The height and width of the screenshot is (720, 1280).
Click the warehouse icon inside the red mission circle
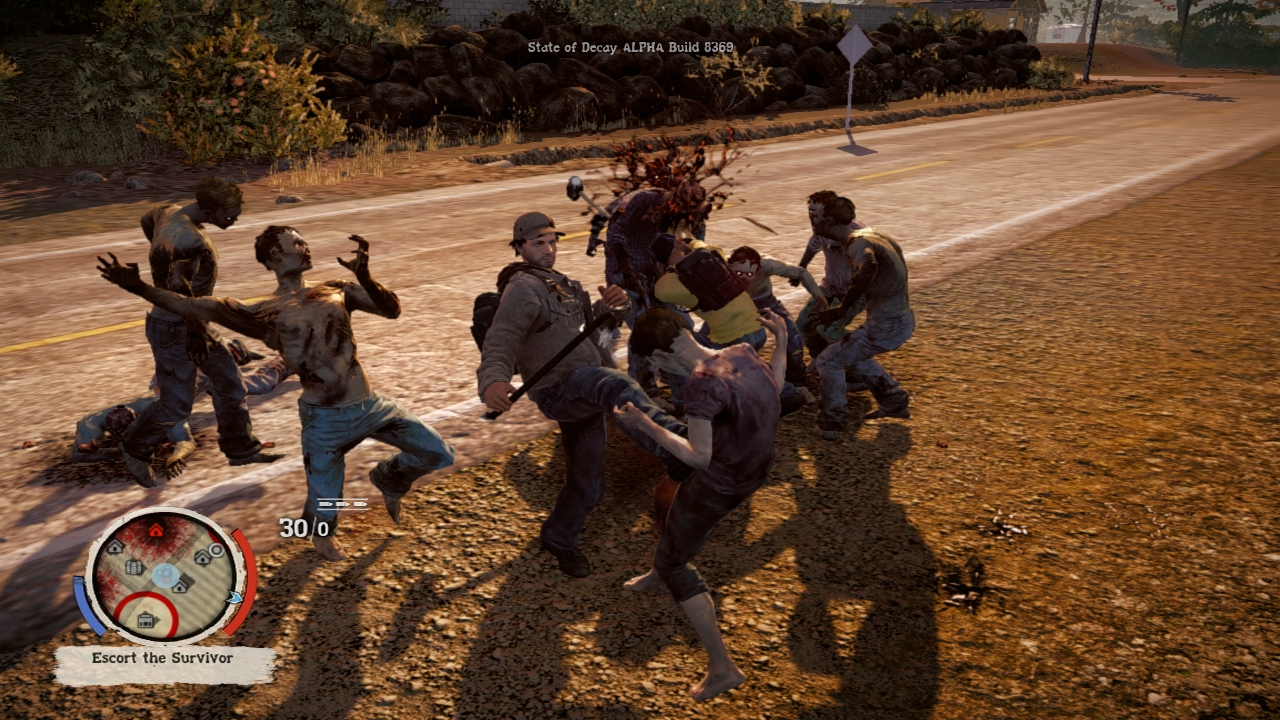pos(145,618)
